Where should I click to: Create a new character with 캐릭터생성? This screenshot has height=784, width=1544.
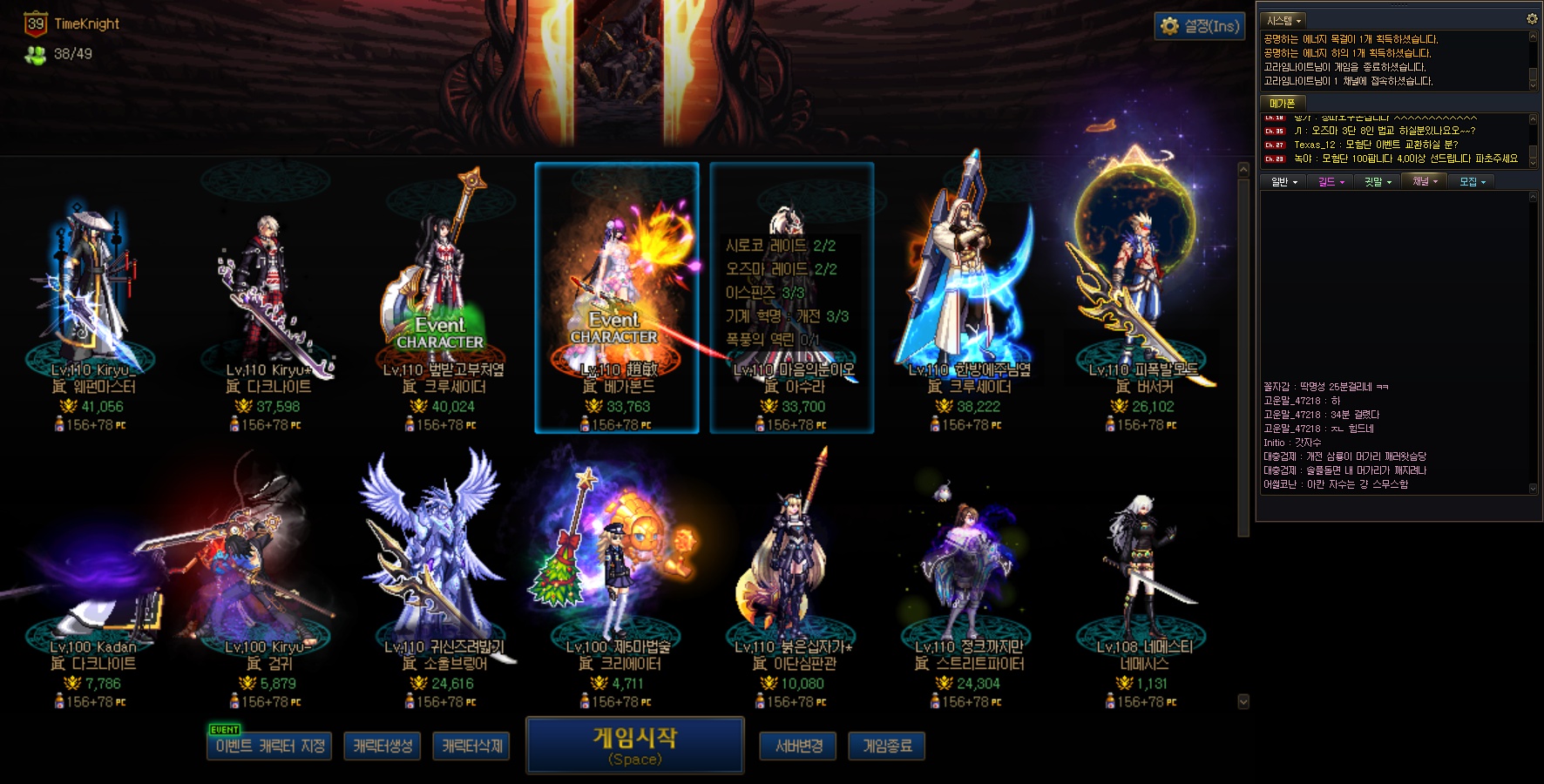383,747
